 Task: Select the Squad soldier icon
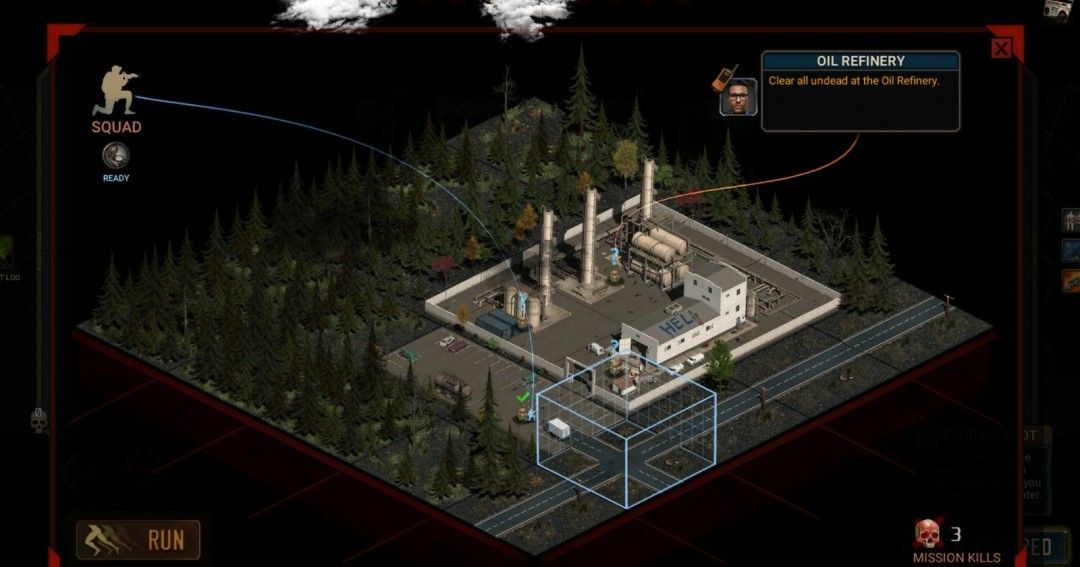pos(115,92)
